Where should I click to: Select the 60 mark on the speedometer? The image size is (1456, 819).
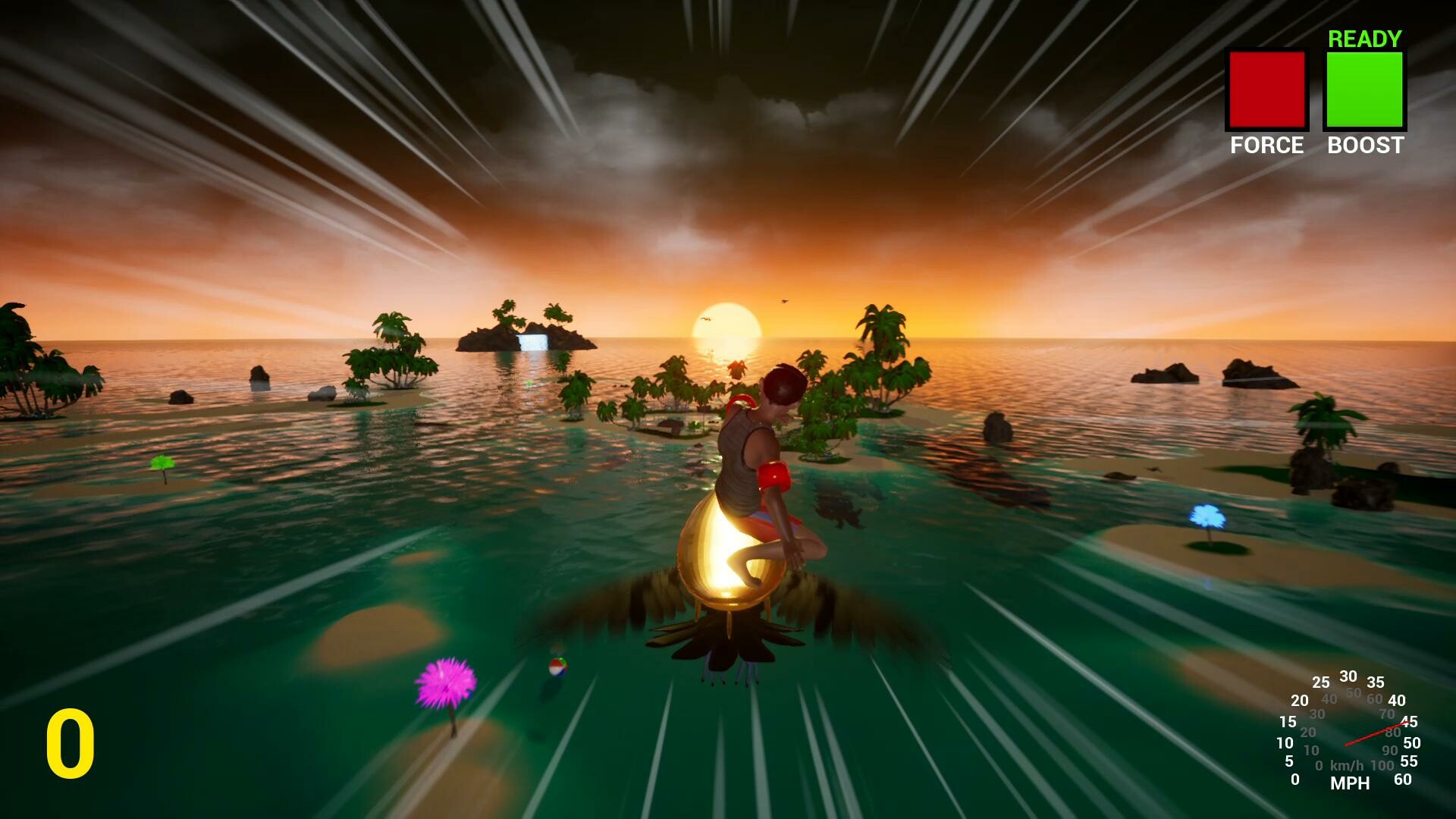[x=1402, y=779]
